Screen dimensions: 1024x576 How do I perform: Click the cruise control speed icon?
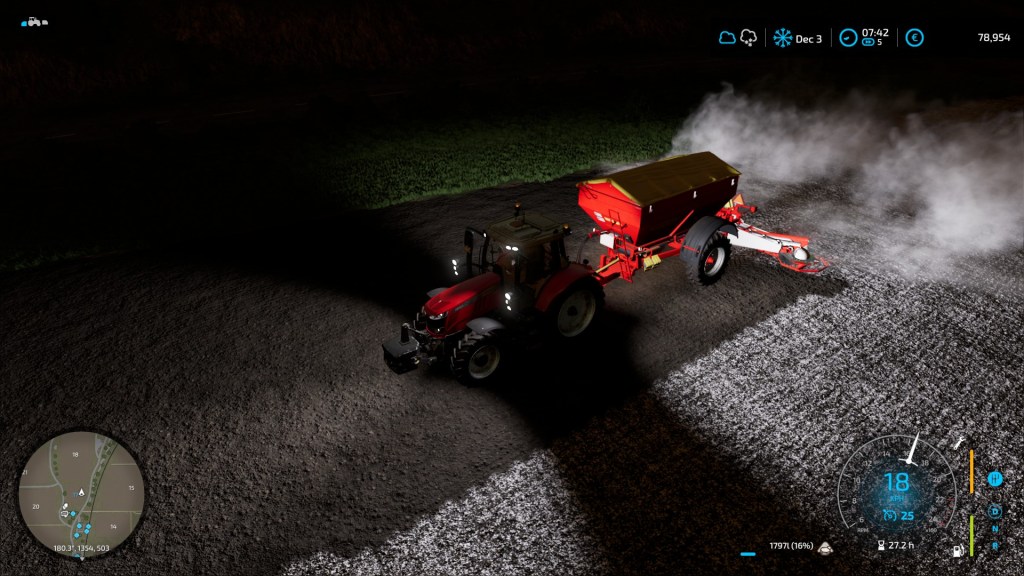[x=888, y=516]
